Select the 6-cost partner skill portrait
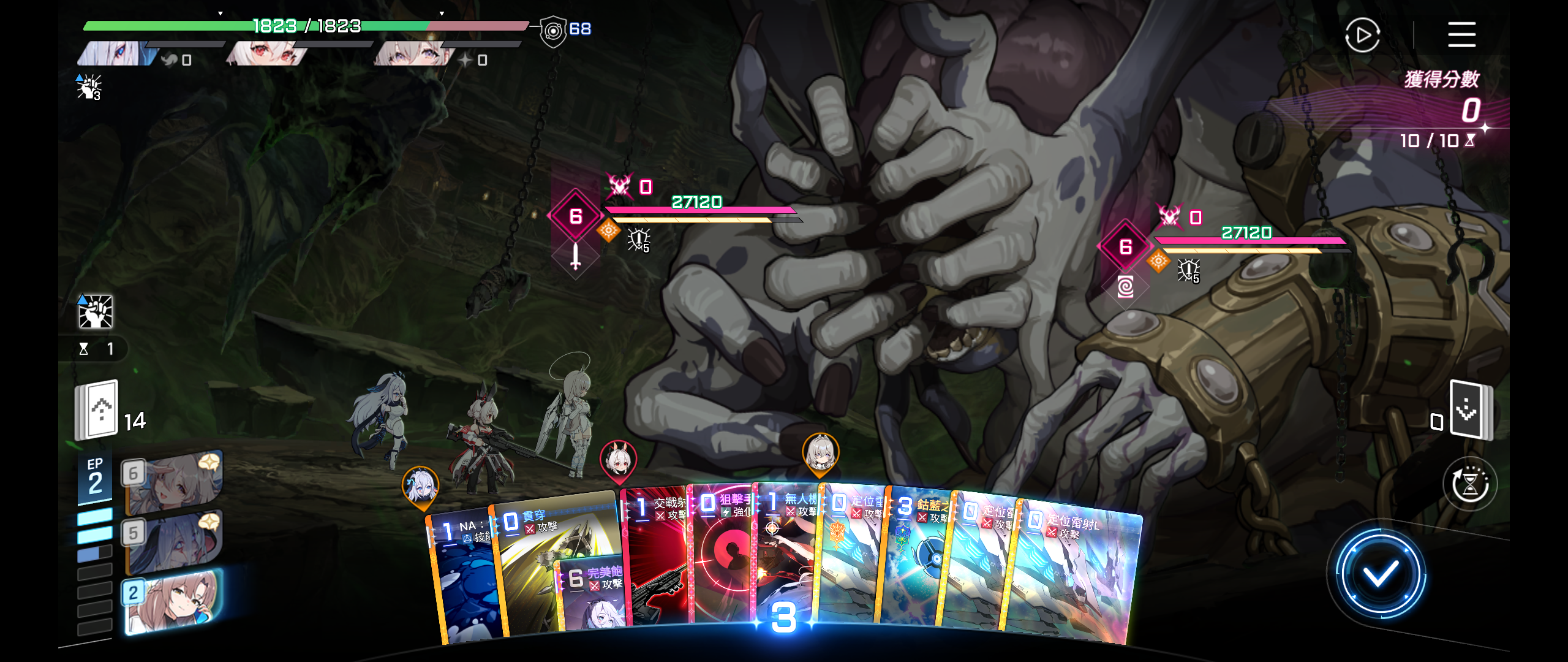This screenshot has height=662, width=1568. [x=173, y=481]
